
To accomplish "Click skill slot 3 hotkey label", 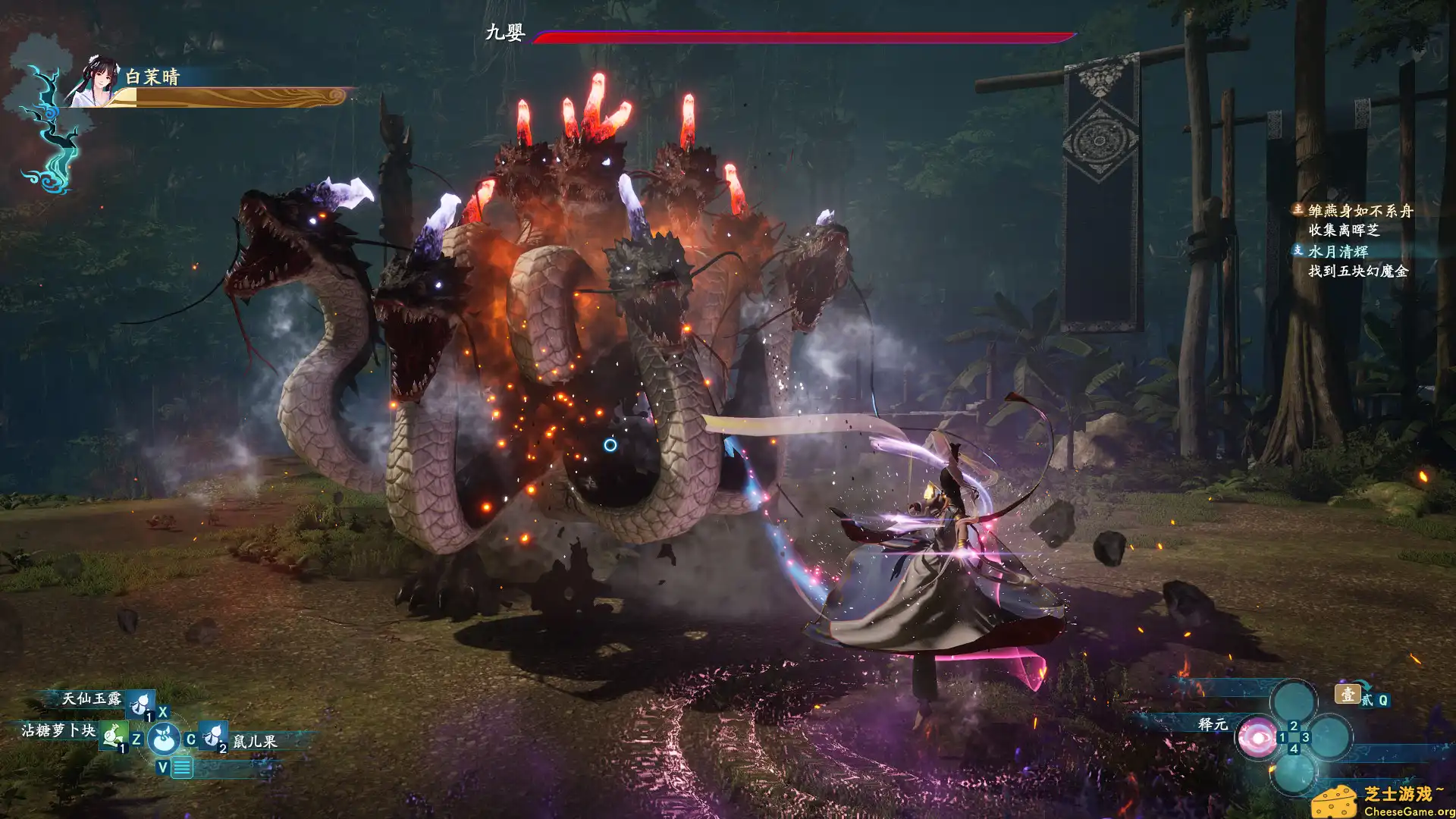I will point(1305,738).
